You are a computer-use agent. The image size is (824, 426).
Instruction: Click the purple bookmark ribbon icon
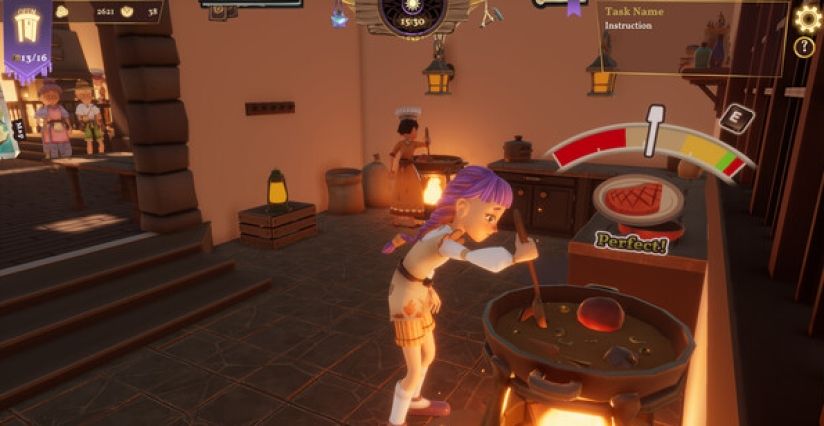[x=574, y=7]
